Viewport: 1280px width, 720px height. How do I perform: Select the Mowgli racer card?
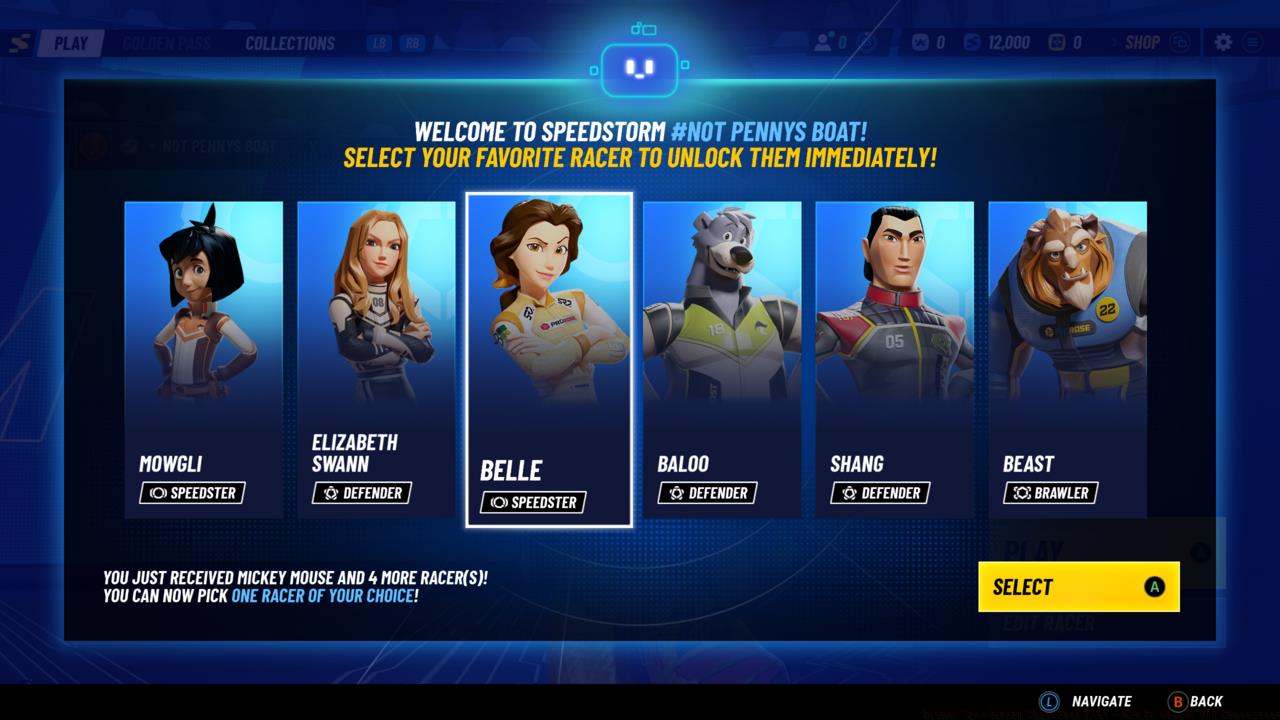[x=203, y=360]
